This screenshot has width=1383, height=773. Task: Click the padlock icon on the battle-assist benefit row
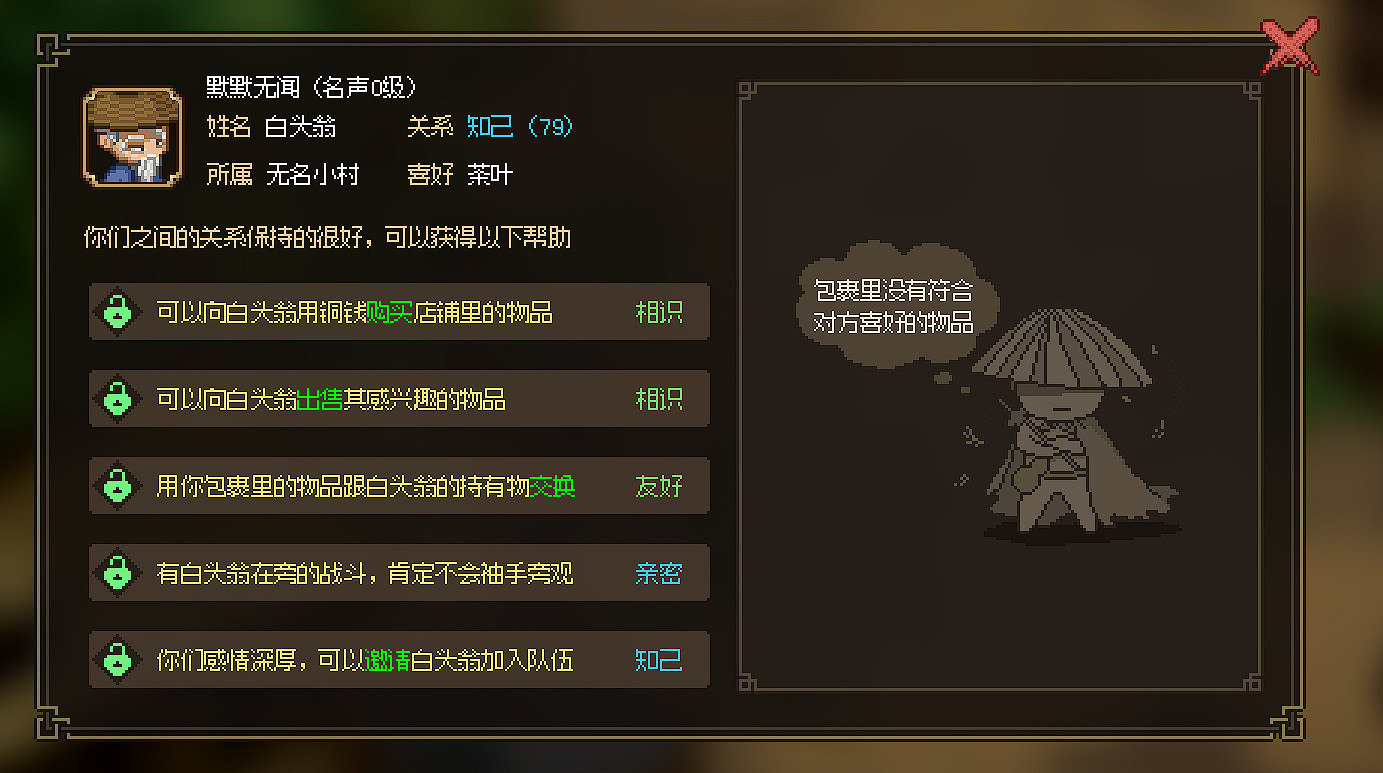click(119, 572)
